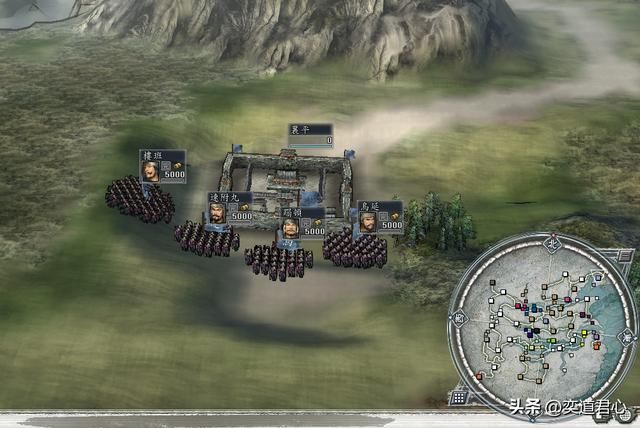
Task: Pick the 乌延 unit panel
Action: [380, 216]
